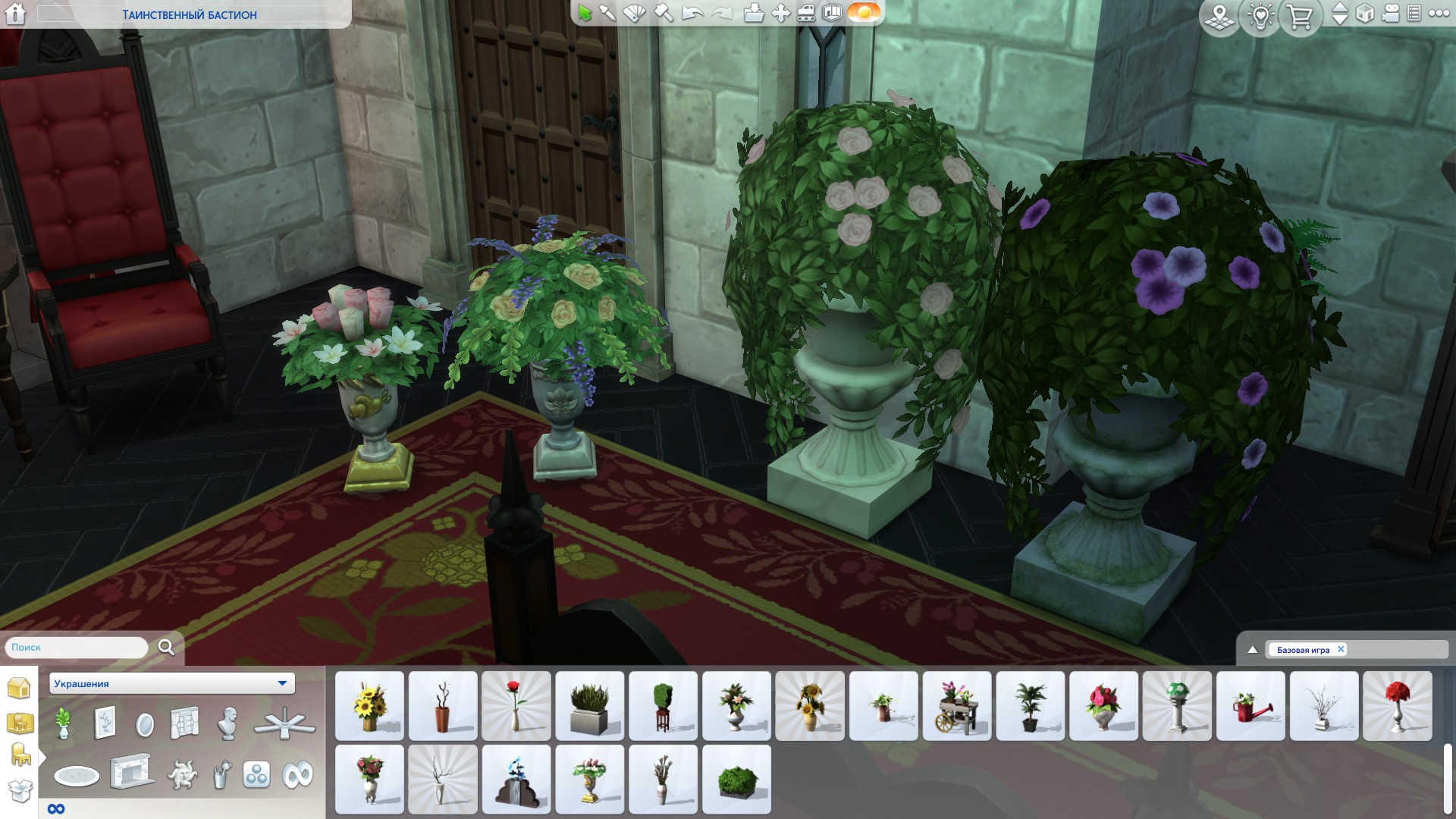Choose the green hedge bush thumbnail
Screen dimensions: 1456x819
tap(736, 779)
